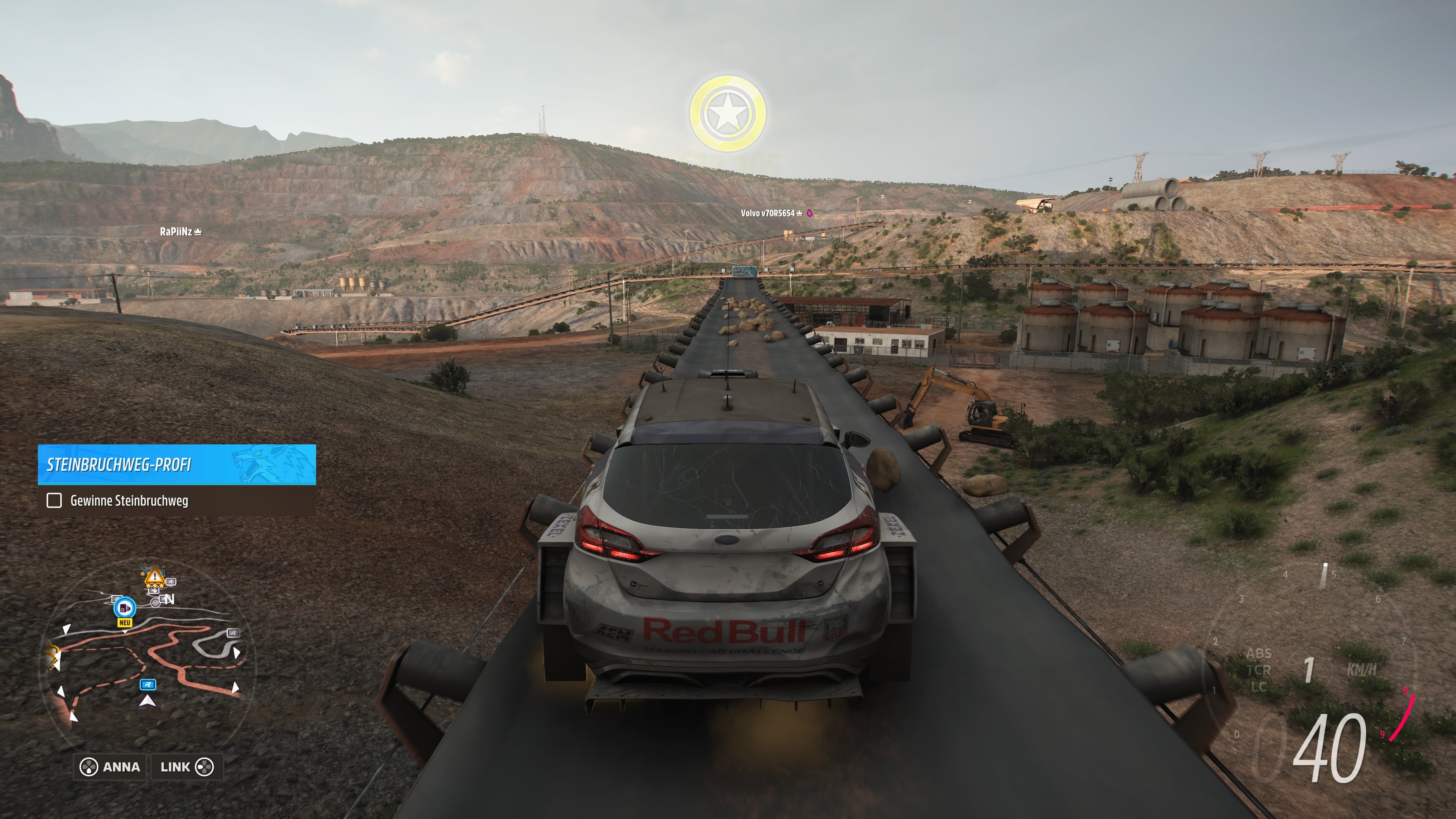Select the danger sign warning triangle on the minimap
The width and height of the screenshot is (1456, 819).
tap(154, 577)
